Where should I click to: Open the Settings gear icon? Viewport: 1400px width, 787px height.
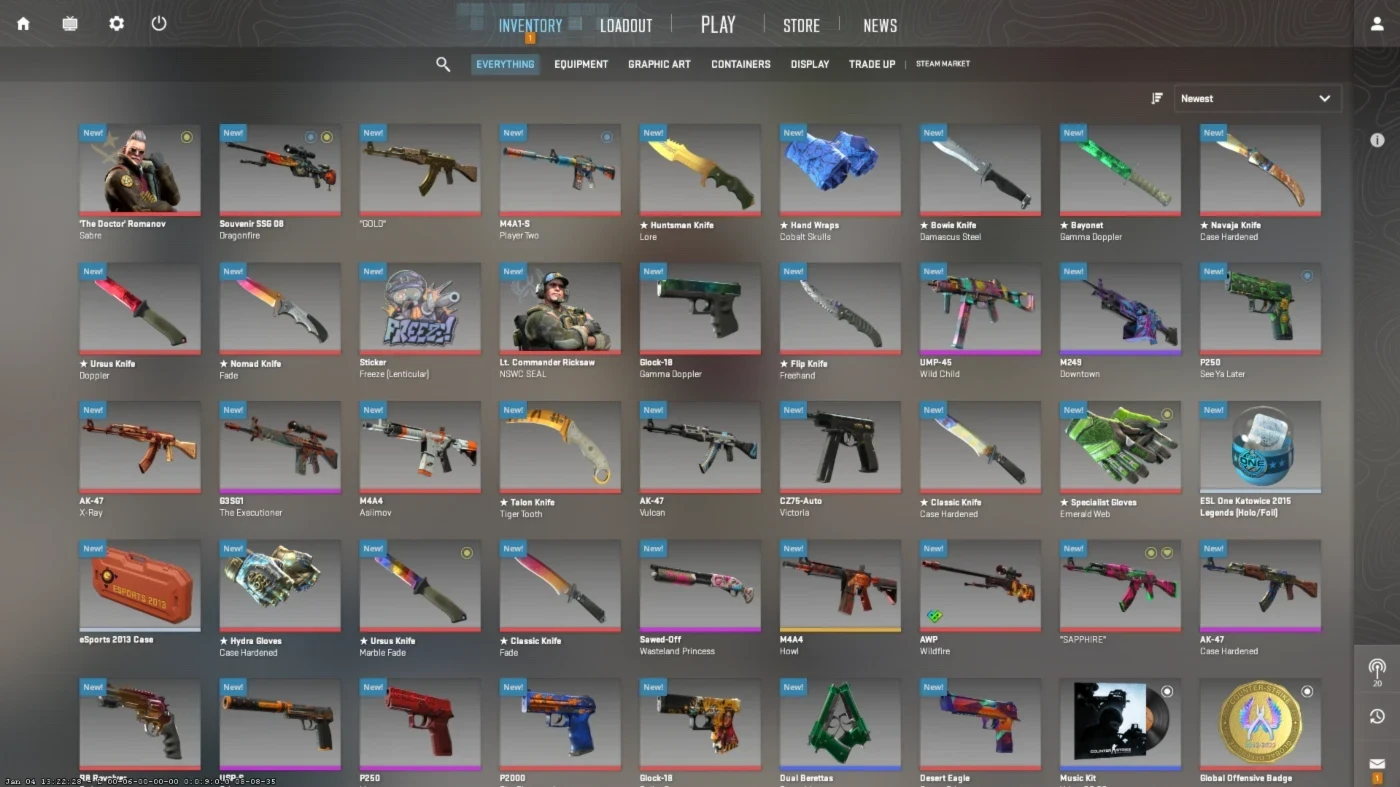click(116, 23)
